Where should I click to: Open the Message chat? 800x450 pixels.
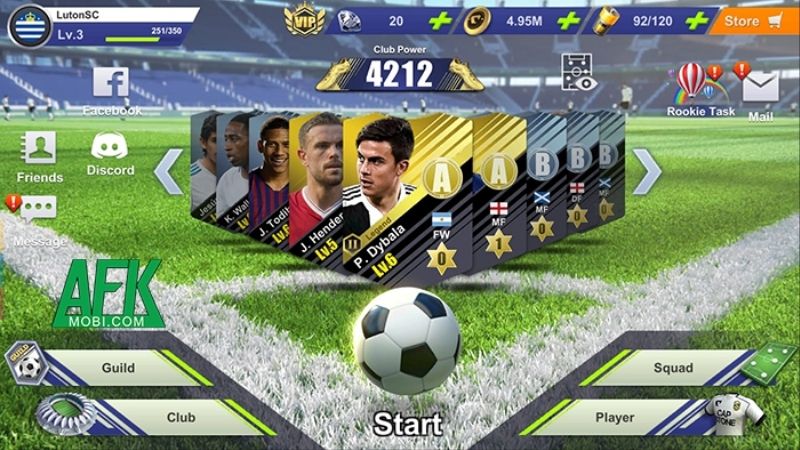38,215
